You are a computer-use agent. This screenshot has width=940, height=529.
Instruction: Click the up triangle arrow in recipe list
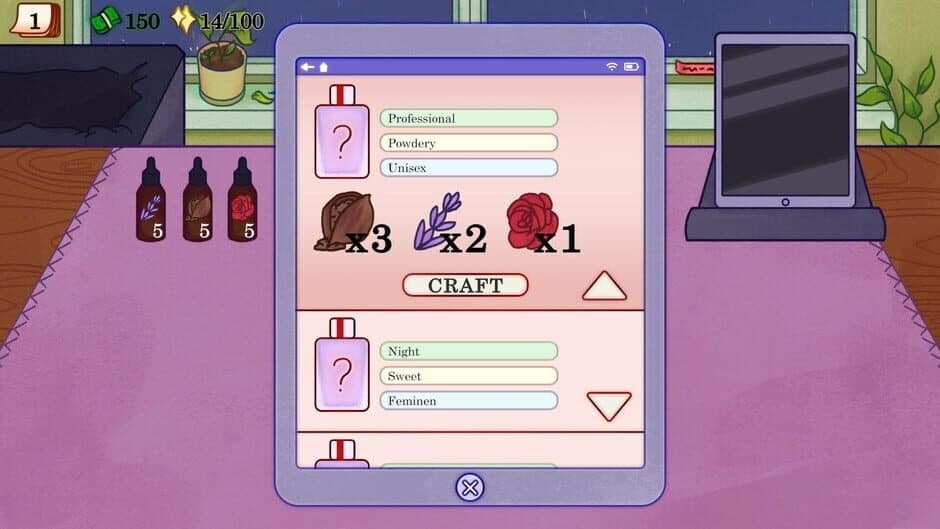click(x=604, y=287)
